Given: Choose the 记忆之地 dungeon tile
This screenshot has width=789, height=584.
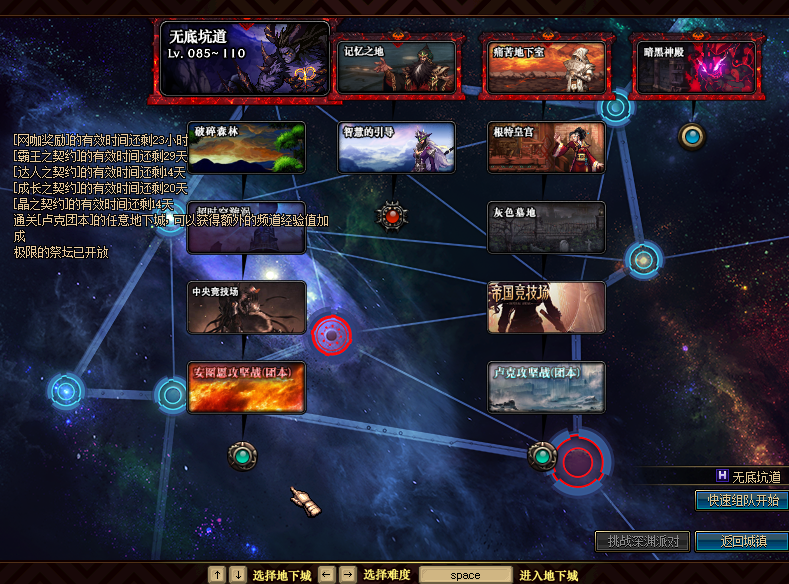Looking at the screenshot, I should (x=395, y=66).
